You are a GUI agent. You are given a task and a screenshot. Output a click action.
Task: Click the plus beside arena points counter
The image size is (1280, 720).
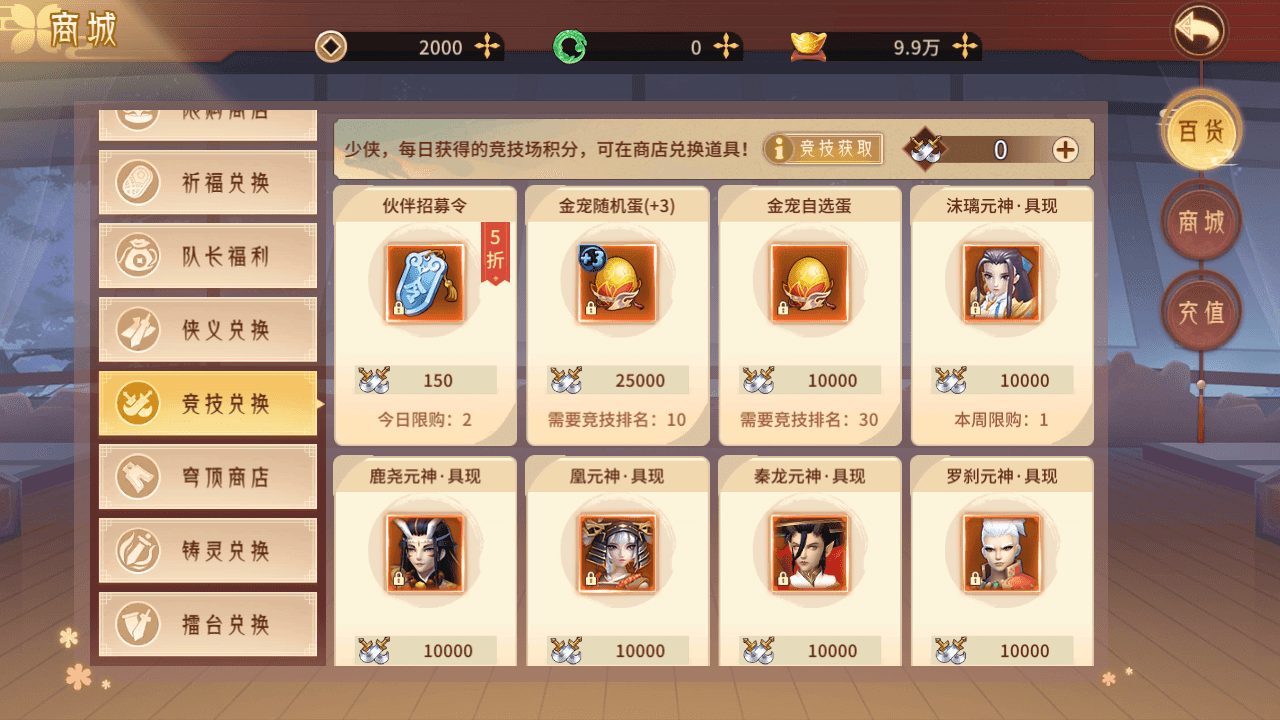(x=1065, y=150)
